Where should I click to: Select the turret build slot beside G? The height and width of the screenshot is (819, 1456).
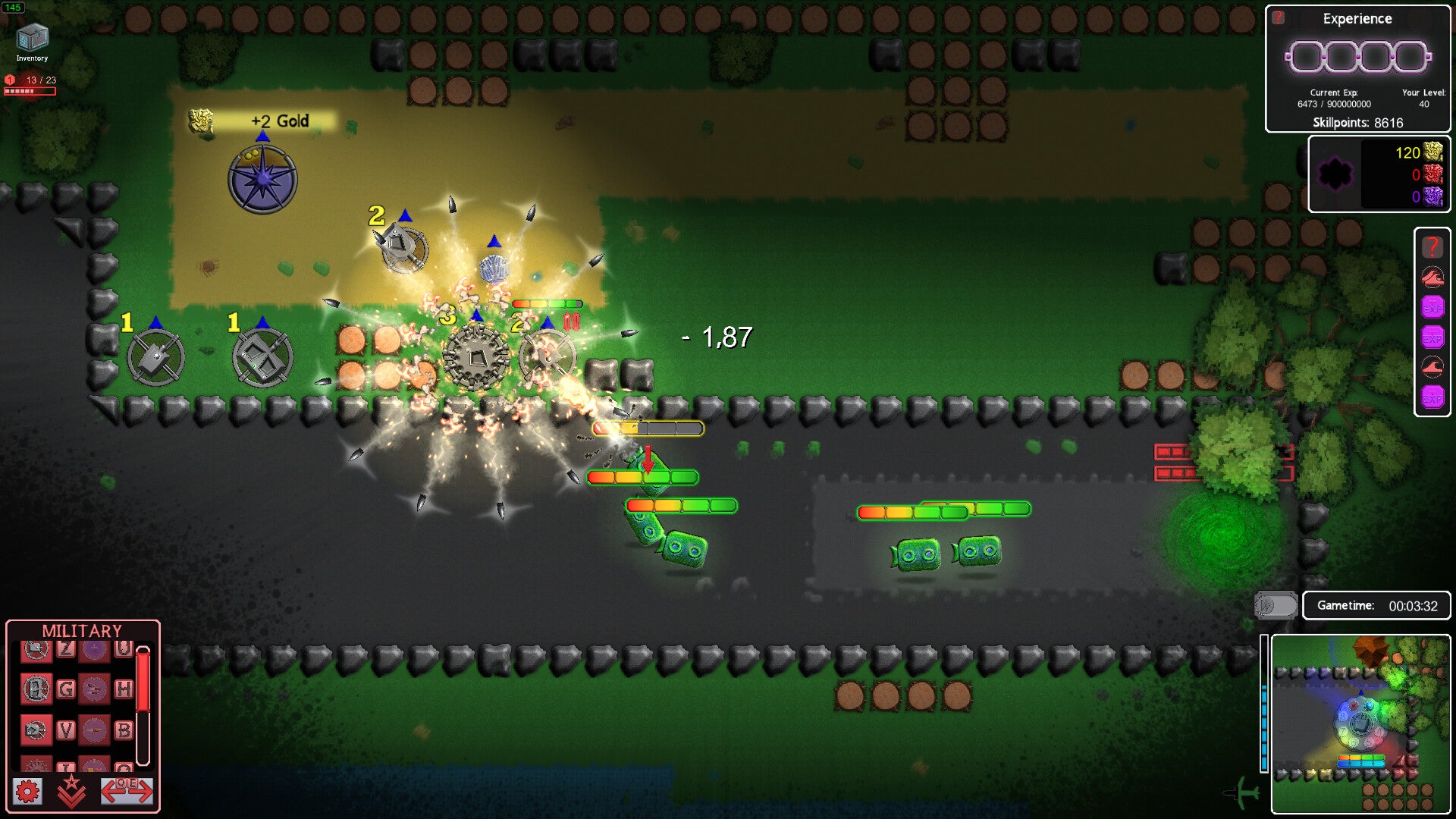[36, 689]
